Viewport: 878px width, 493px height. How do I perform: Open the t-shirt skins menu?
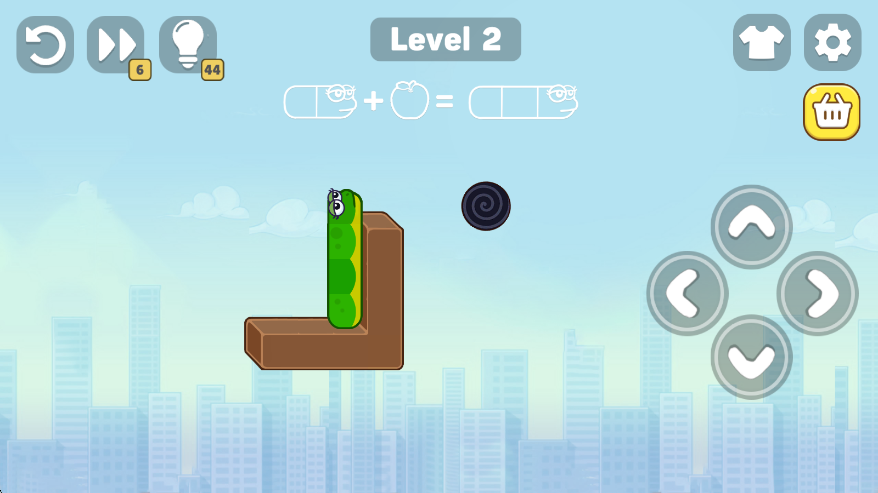[762, 43]
